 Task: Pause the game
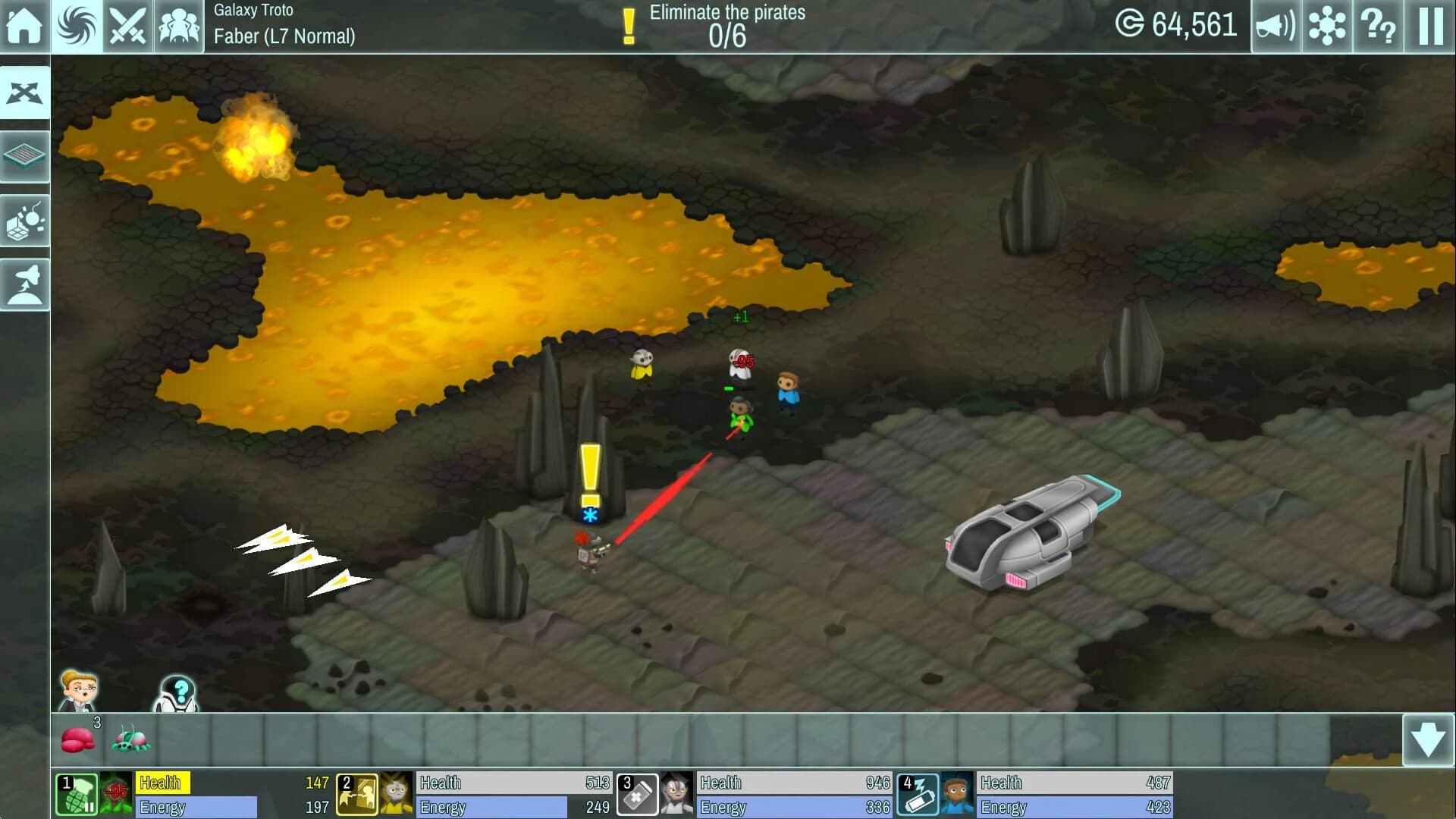pos(1429,25)
